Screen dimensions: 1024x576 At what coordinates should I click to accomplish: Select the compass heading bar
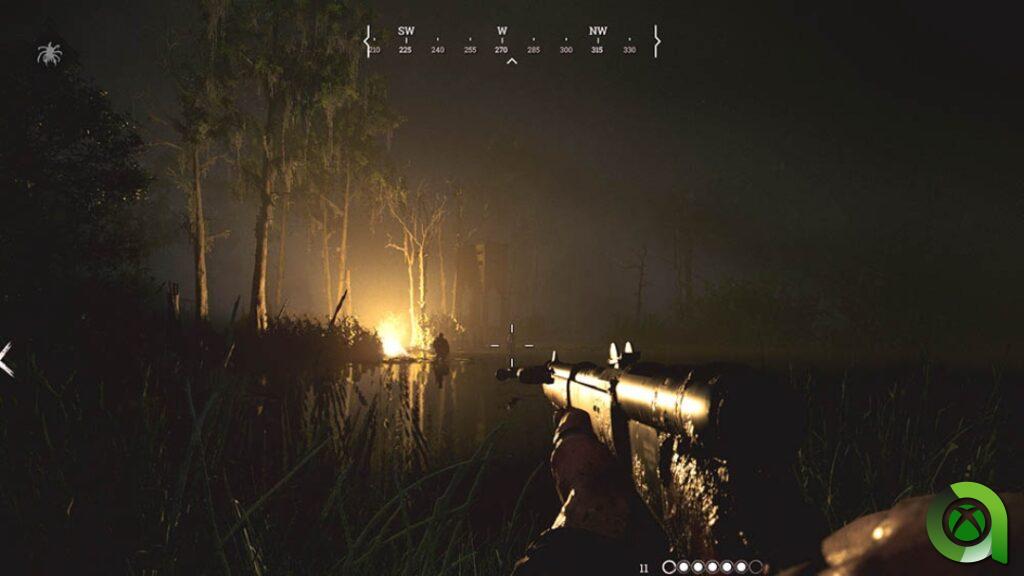(x=511, y=41)
